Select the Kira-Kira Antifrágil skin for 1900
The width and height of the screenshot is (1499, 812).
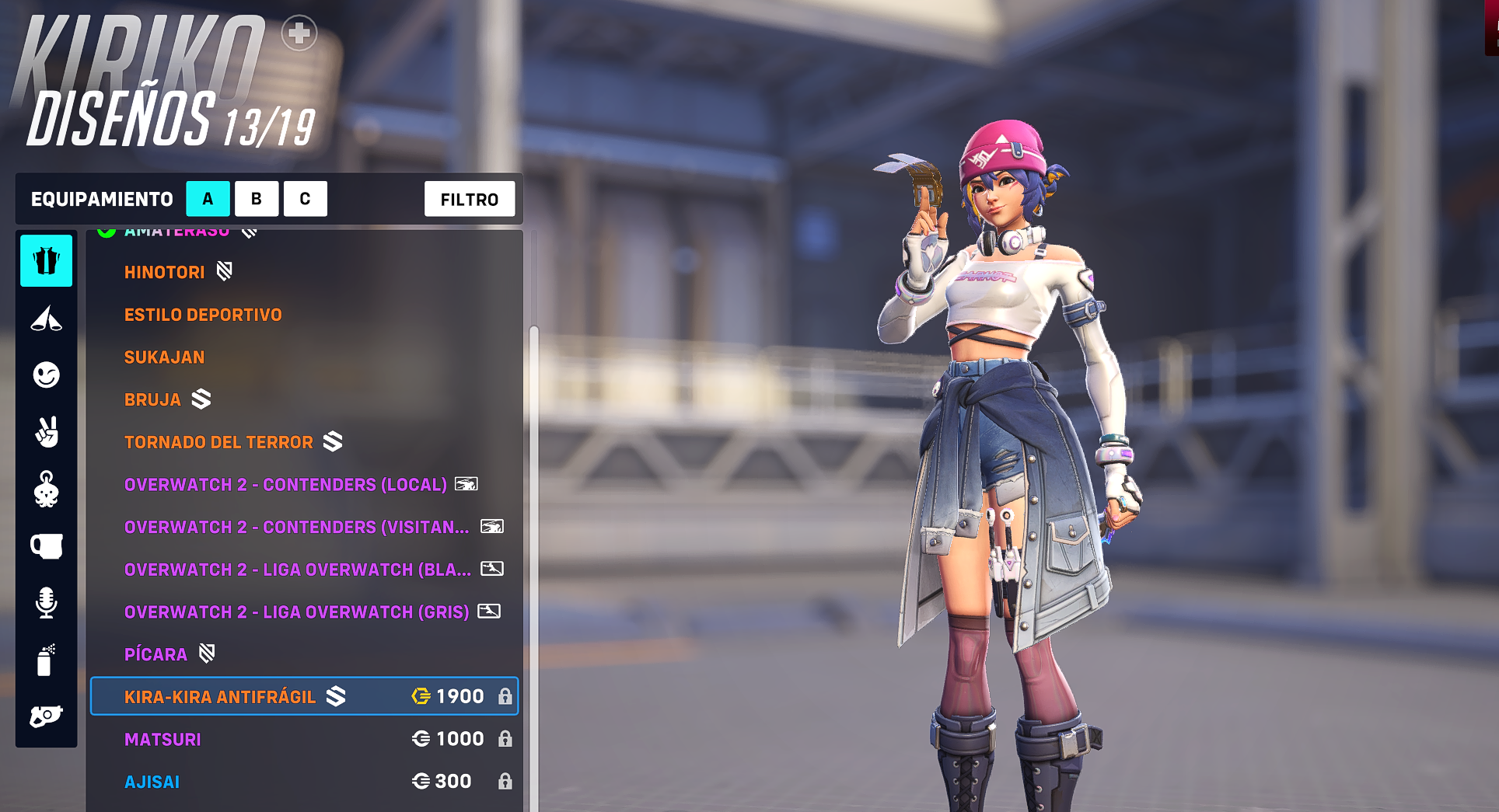click(x=304, y=696)
